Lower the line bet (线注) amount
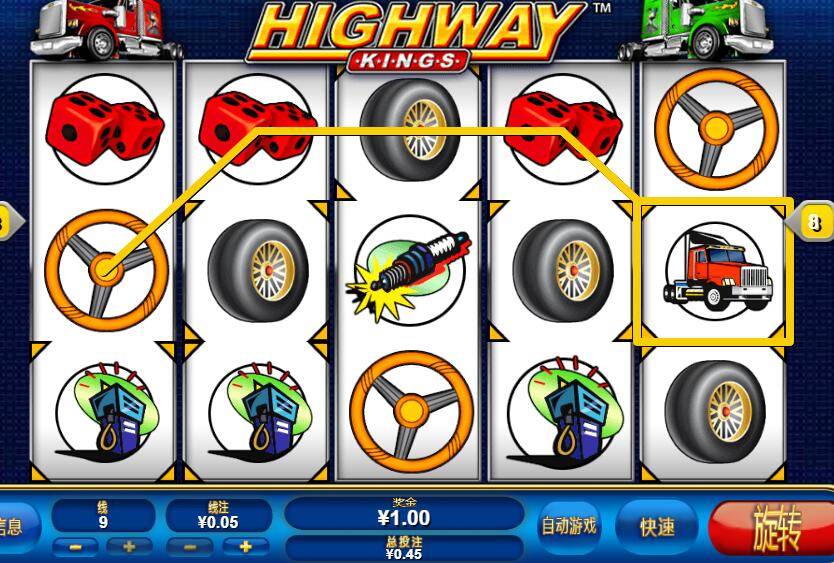 pos(191,546)
